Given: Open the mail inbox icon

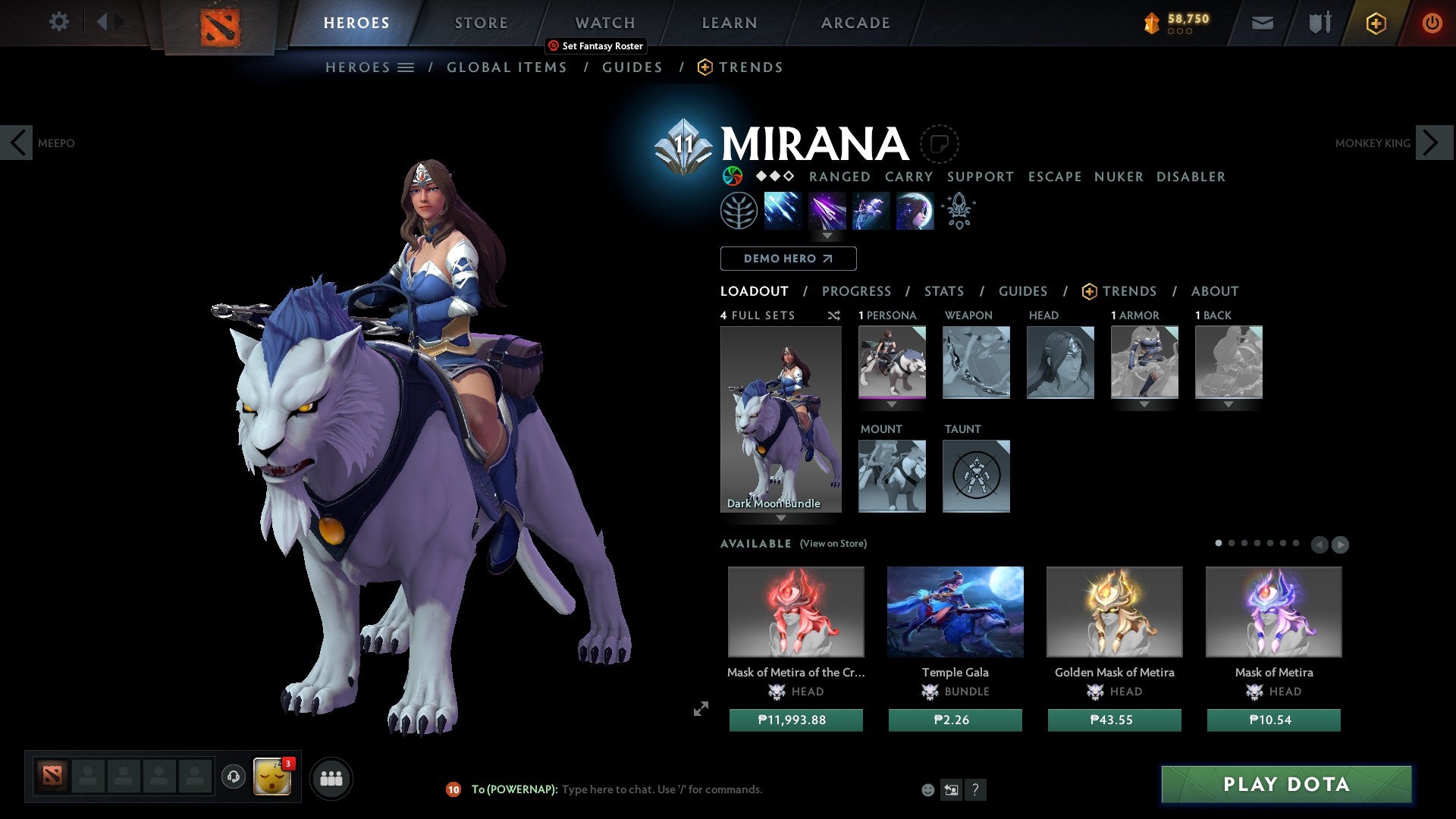Looking at the screenshot, I should pos(1263,23).
